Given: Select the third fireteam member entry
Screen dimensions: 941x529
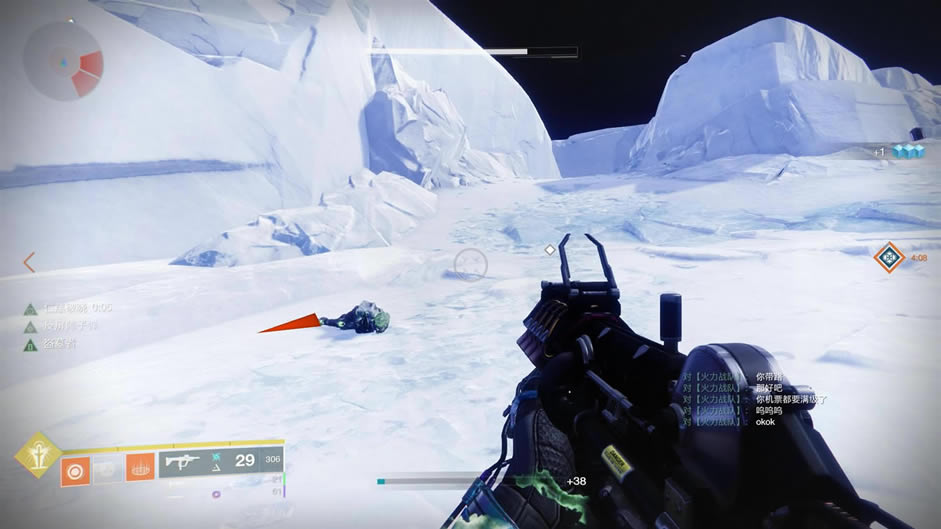Looking at the screenshot, I should (60, 344).
